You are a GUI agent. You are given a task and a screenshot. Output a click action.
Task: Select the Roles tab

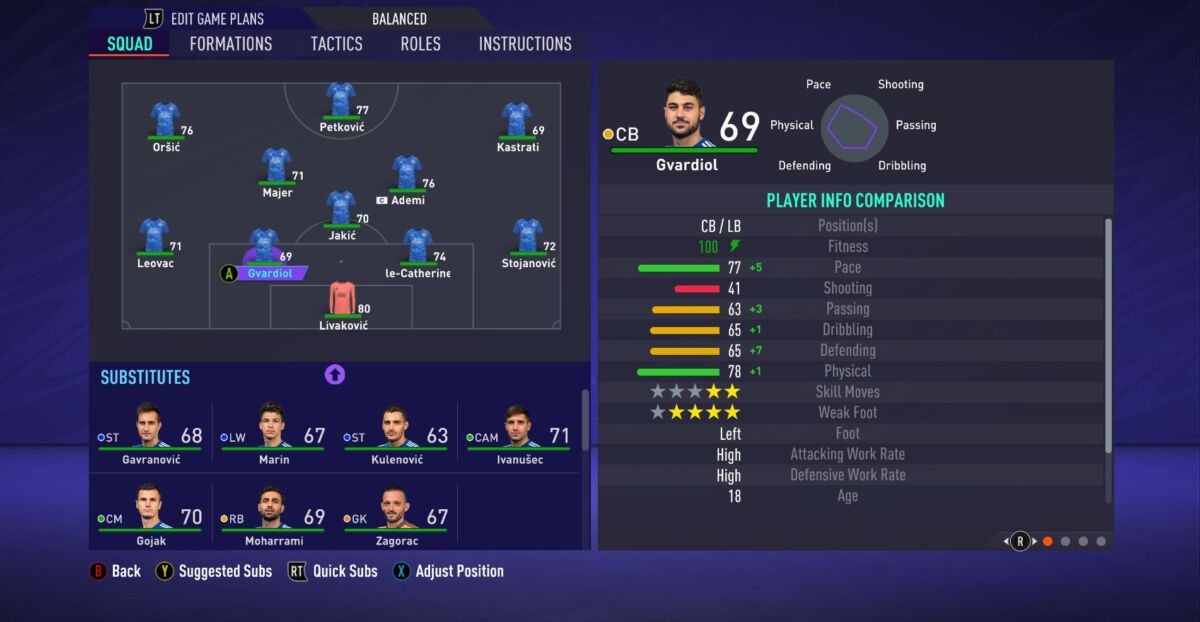point(420,44)
